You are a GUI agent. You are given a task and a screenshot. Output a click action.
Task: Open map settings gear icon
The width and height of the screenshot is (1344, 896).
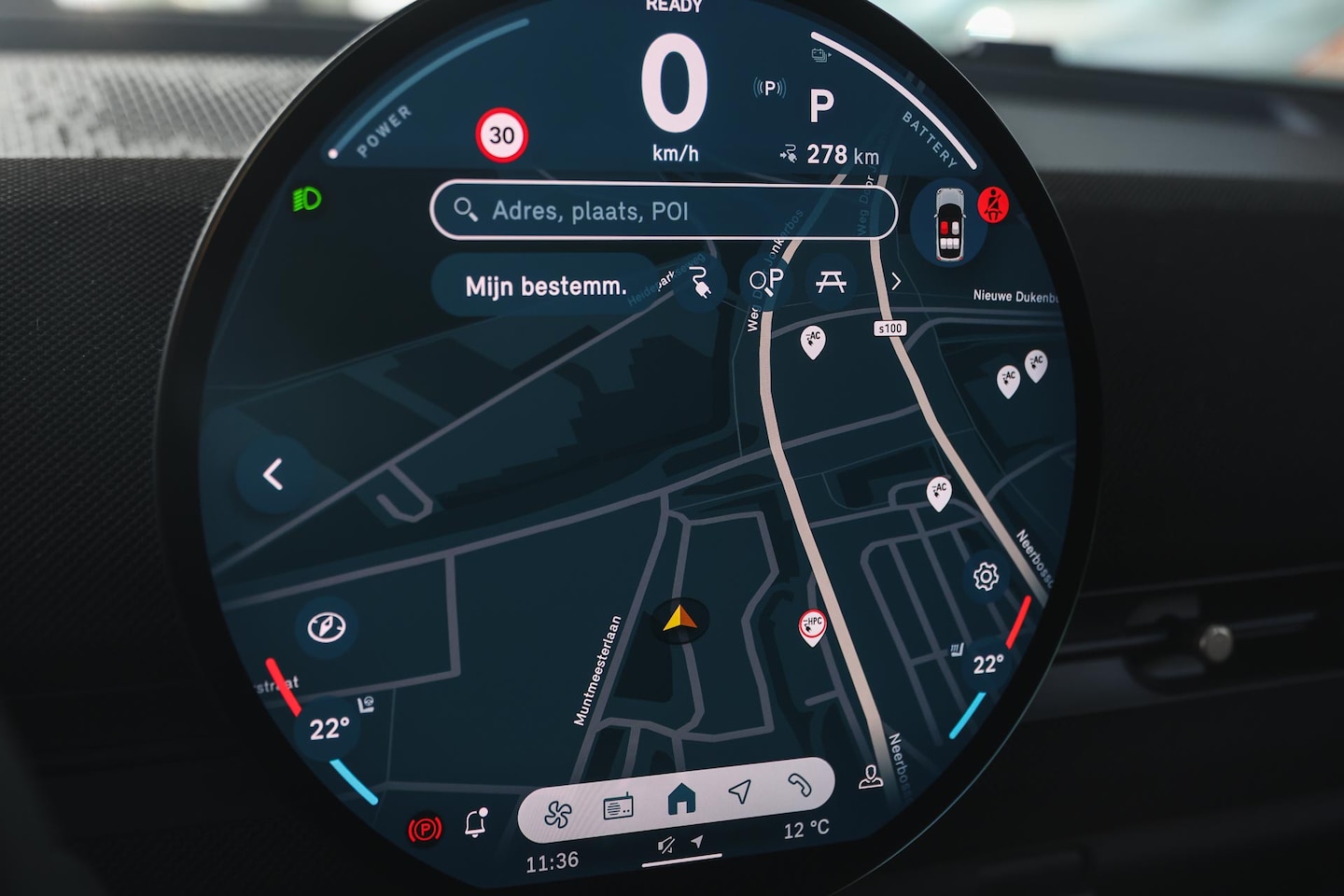tap(986, 577)
